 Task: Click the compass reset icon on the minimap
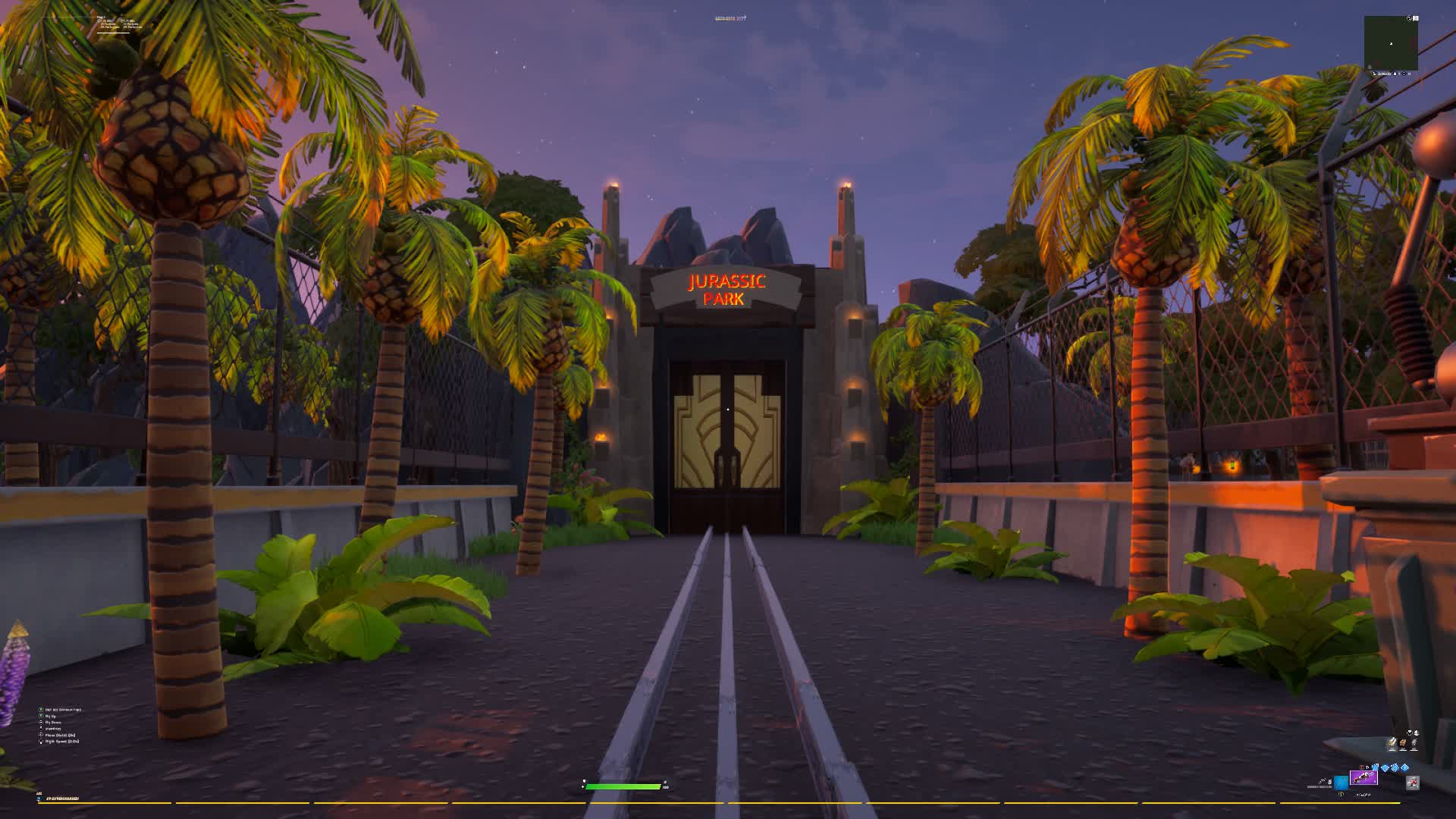(1409, 18)
